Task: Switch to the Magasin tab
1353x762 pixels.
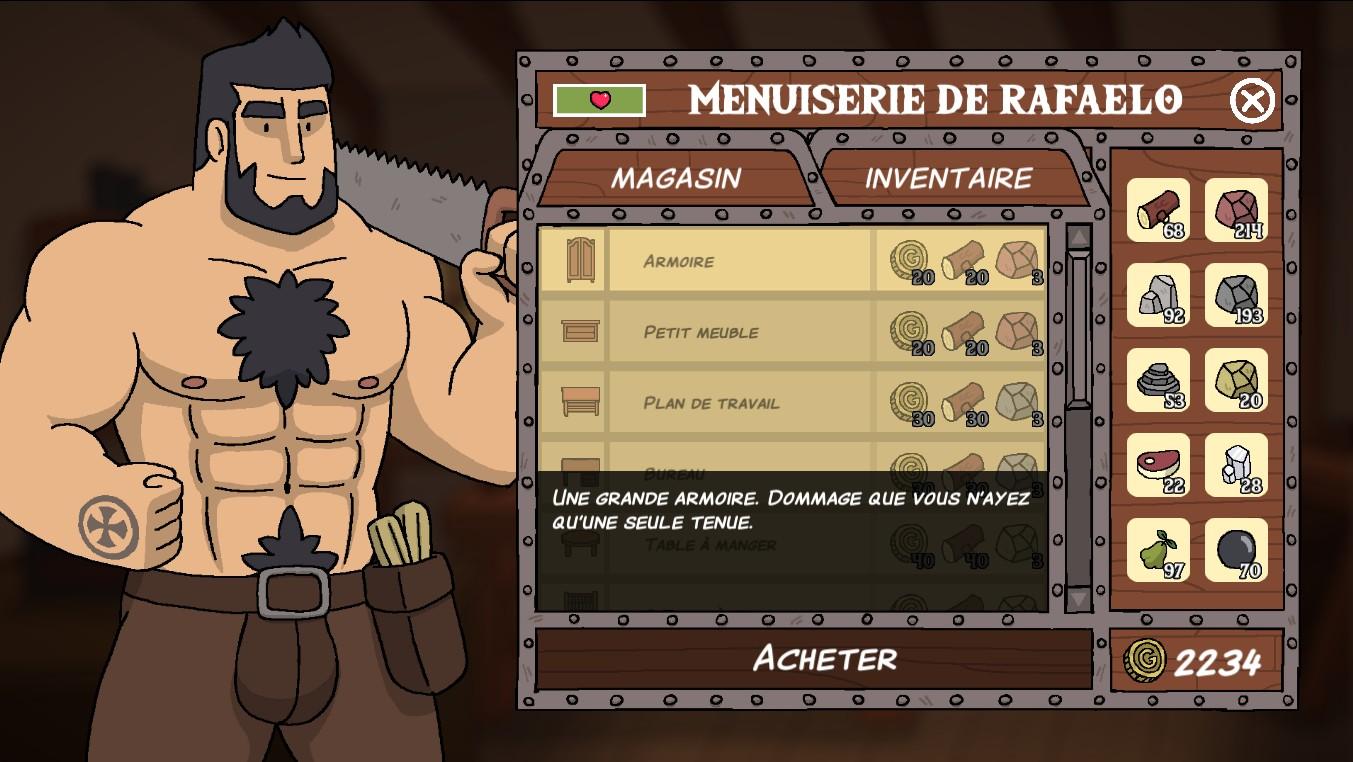Action: point(675,178)
